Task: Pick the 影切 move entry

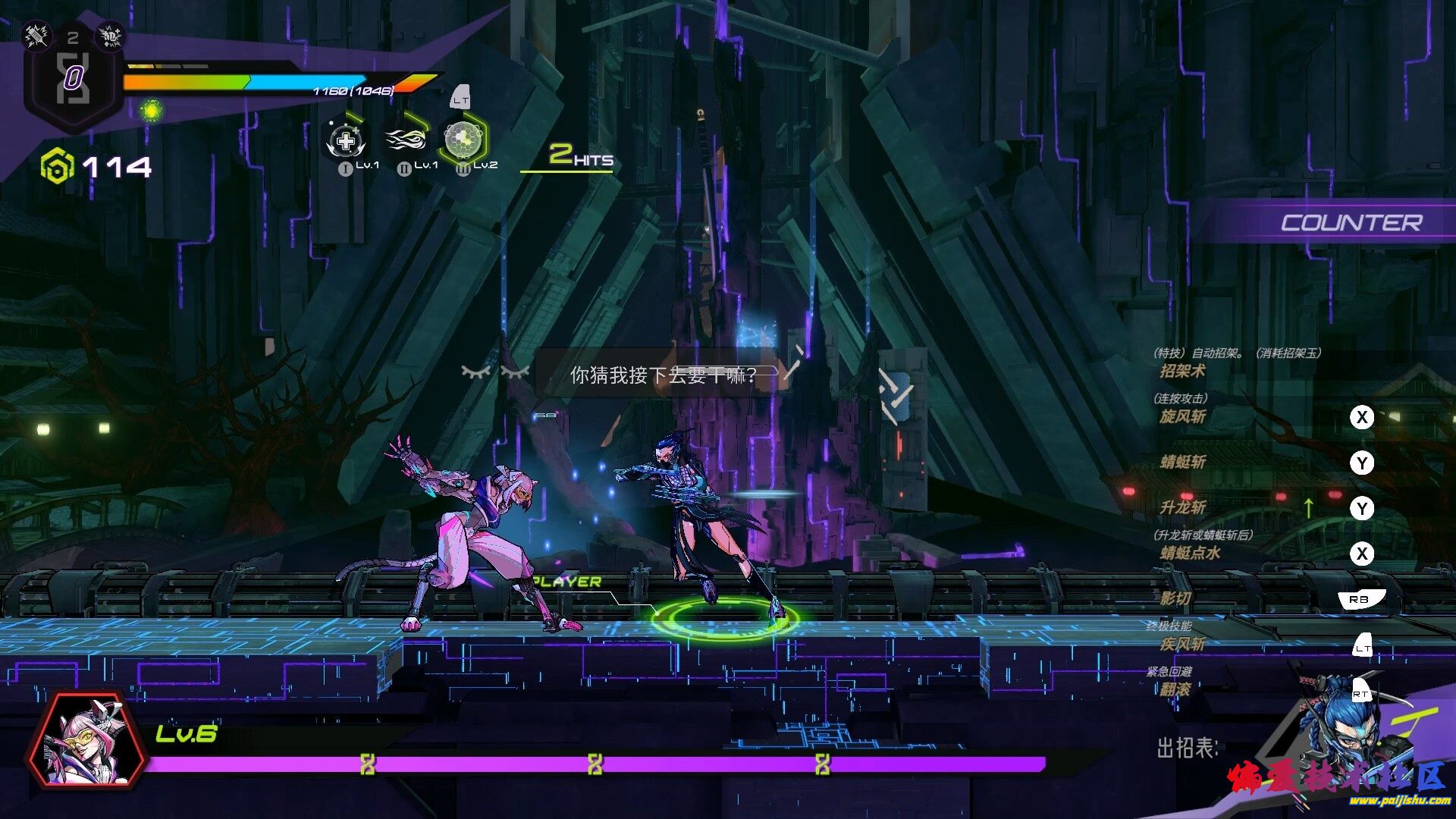Action: (x=1175, y=598)
